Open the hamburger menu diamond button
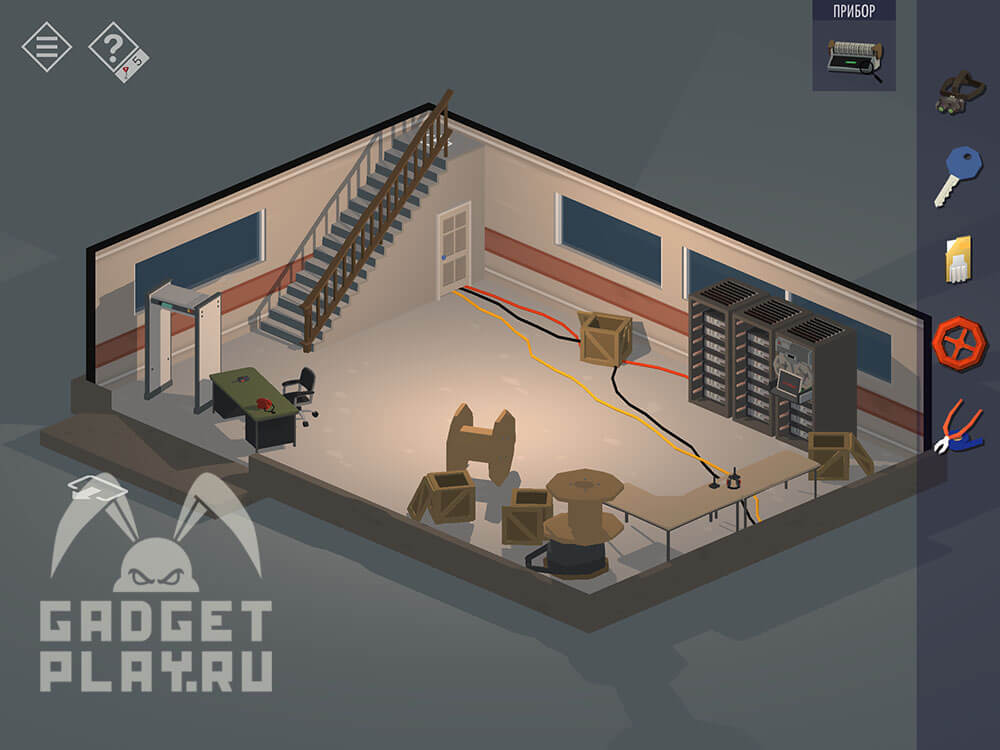Screen dimensions: 1000x750 [x=46, y=46]
